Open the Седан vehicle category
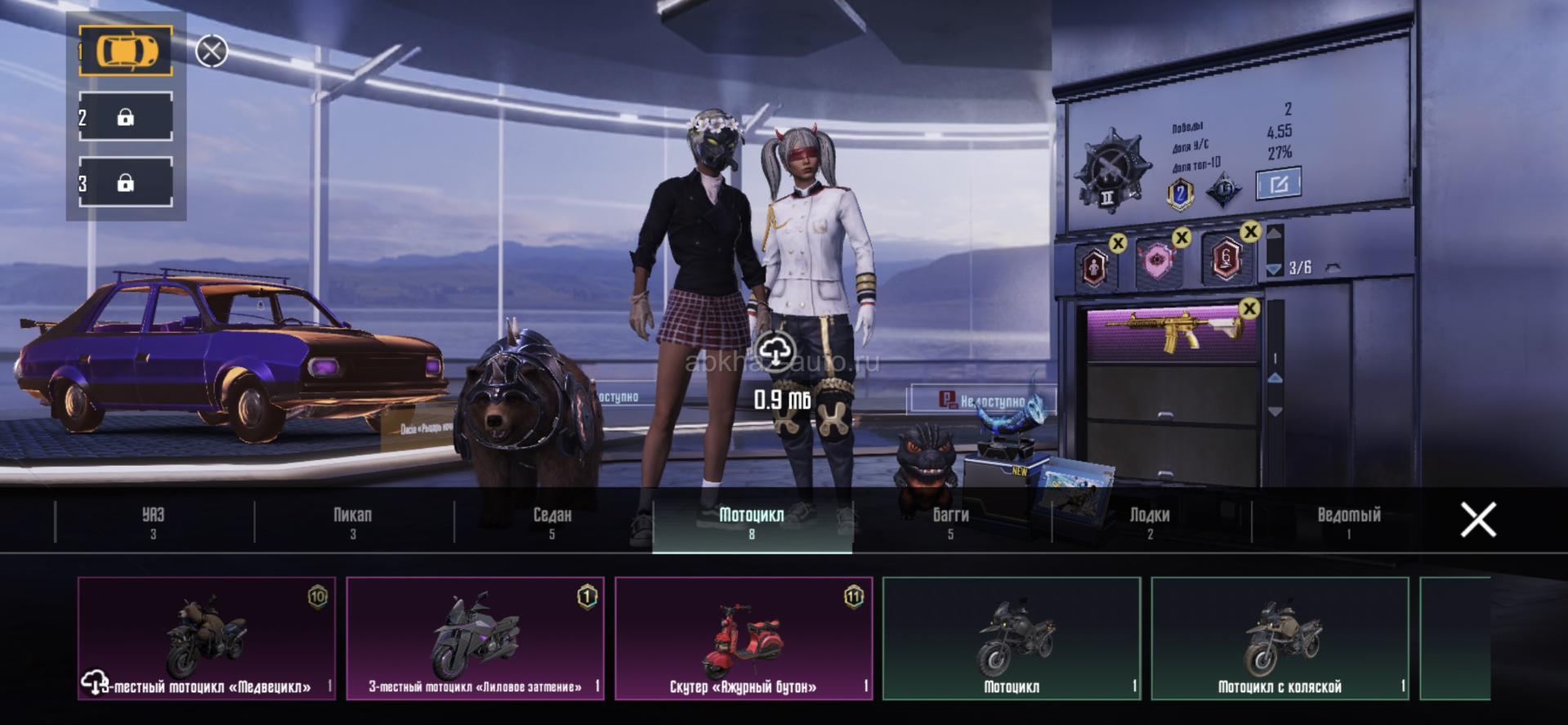Viewport: 1568px width, 725px height. click(x=552, y=522)
